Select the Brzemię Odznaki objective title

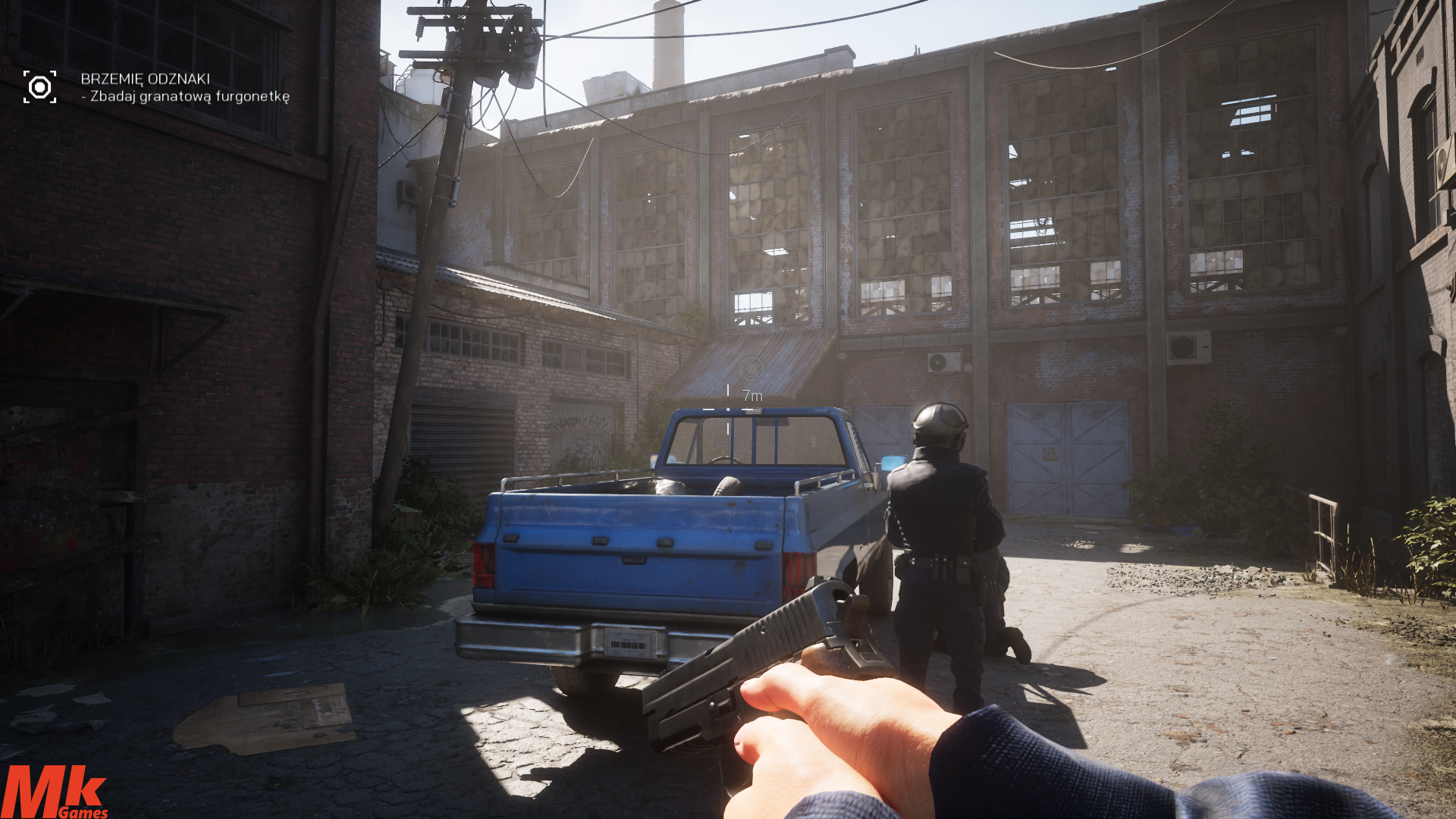point(145,79)
